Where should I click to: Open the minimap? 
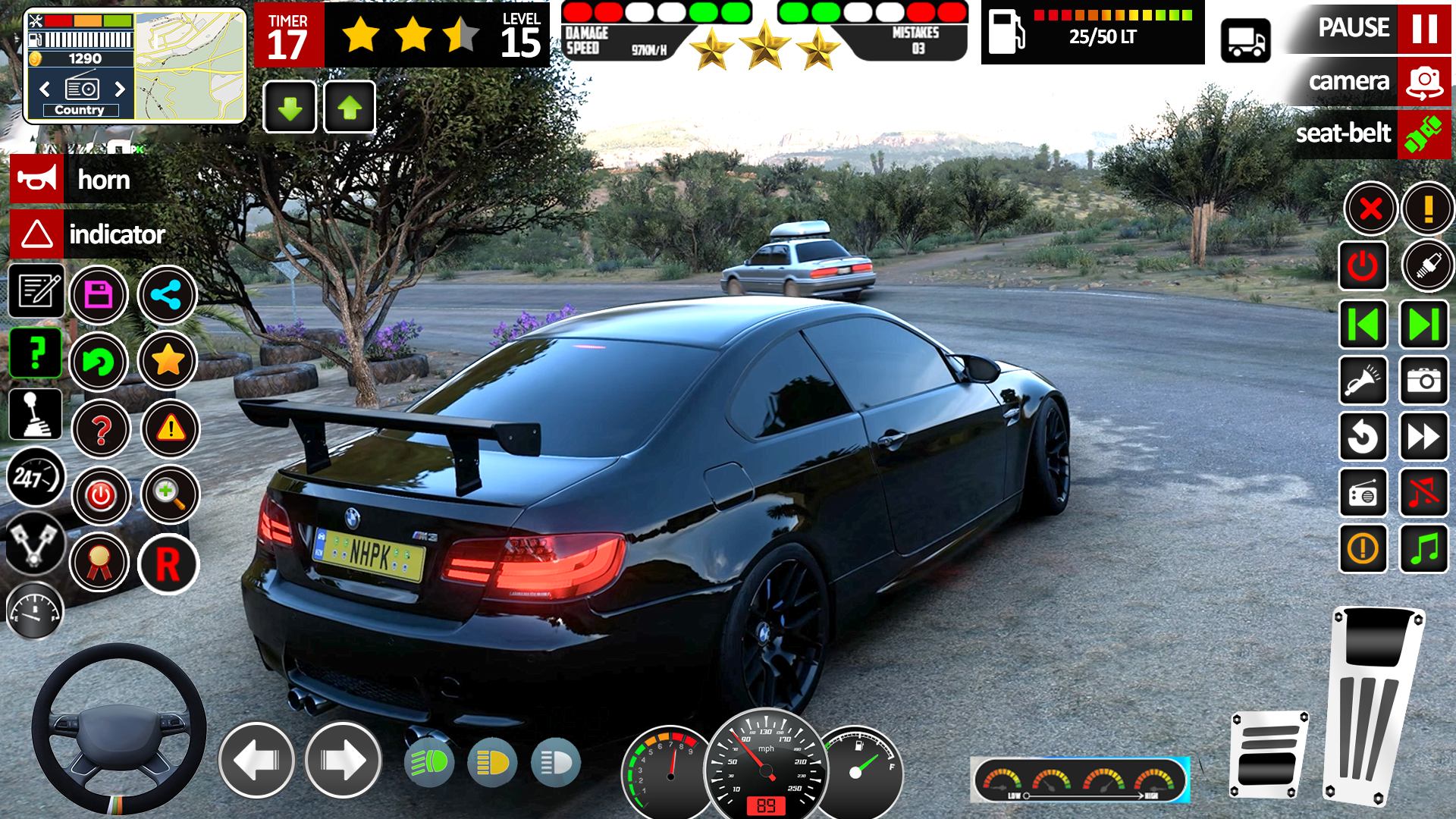click(190, 66)
